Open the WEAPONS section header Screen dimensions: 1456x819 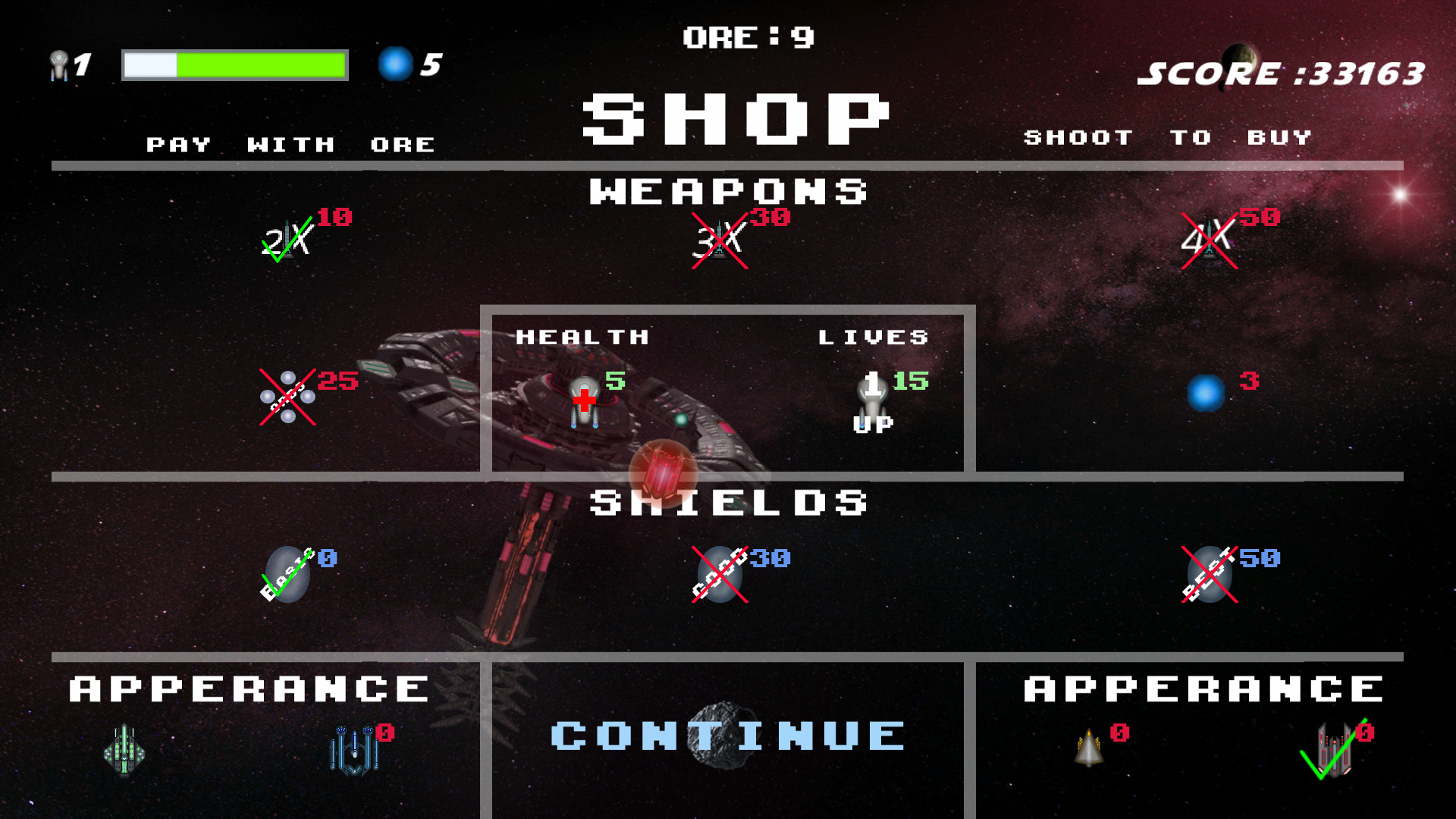point(730,191)
